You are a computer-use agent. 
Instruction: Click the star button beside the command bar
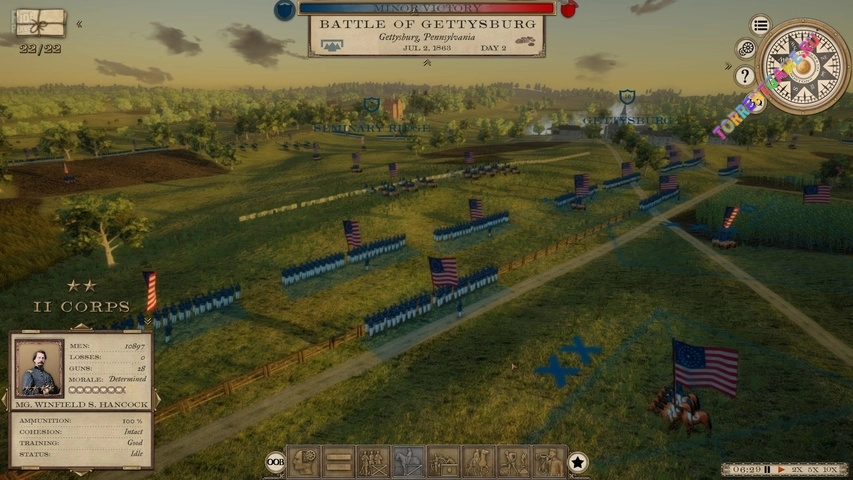[x=578, y=462]
